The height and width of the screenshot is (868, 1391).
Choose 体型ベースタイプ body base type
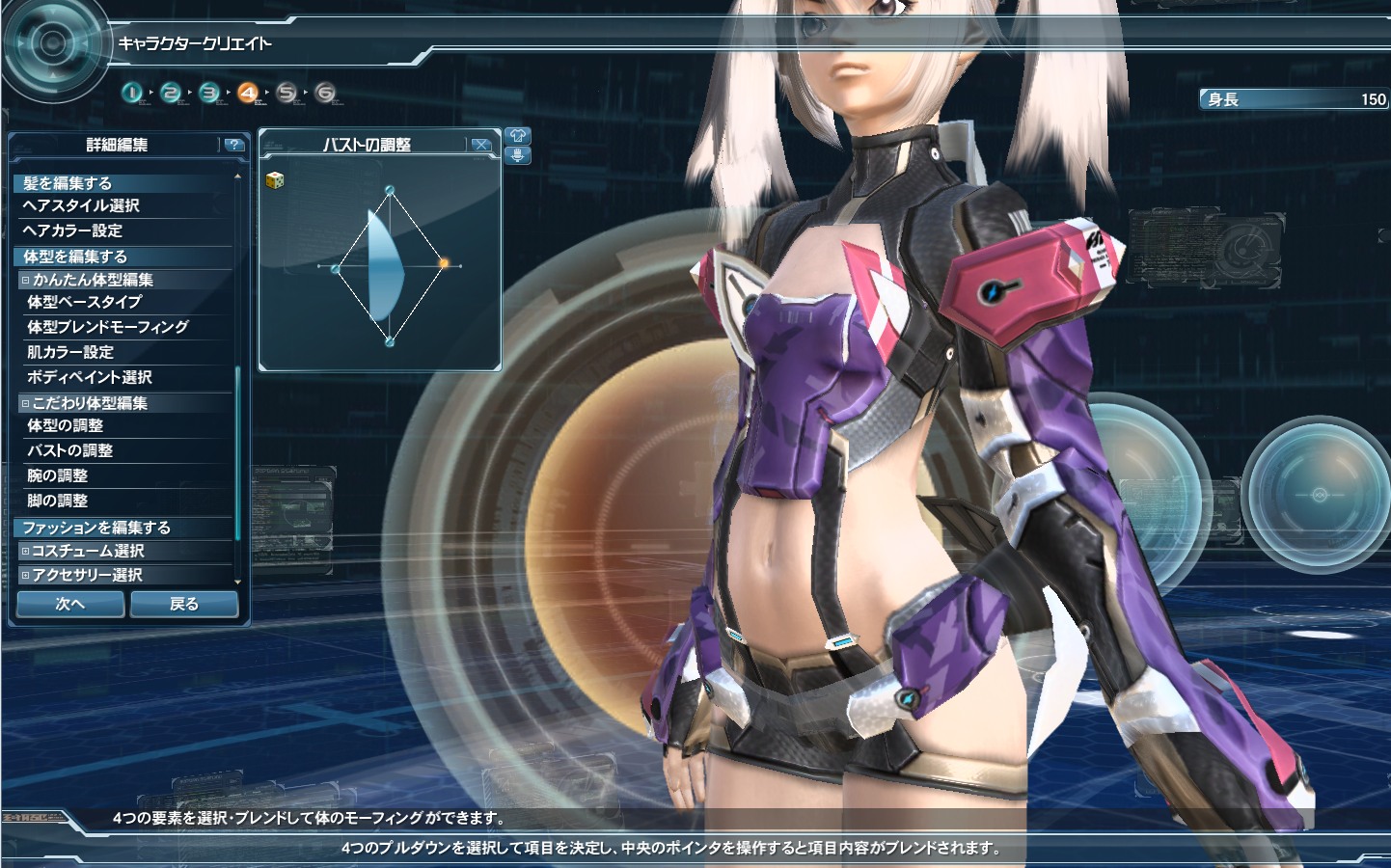pyautogui.click(x=84, y=302)
